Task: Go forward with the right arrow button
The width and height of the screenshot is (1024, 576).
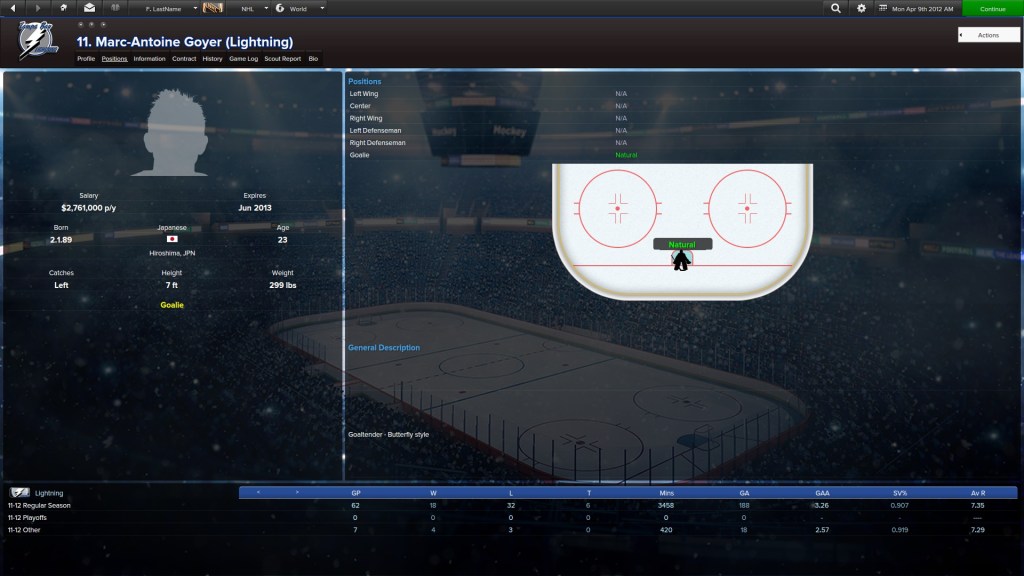Action: [x=39, y=8]
